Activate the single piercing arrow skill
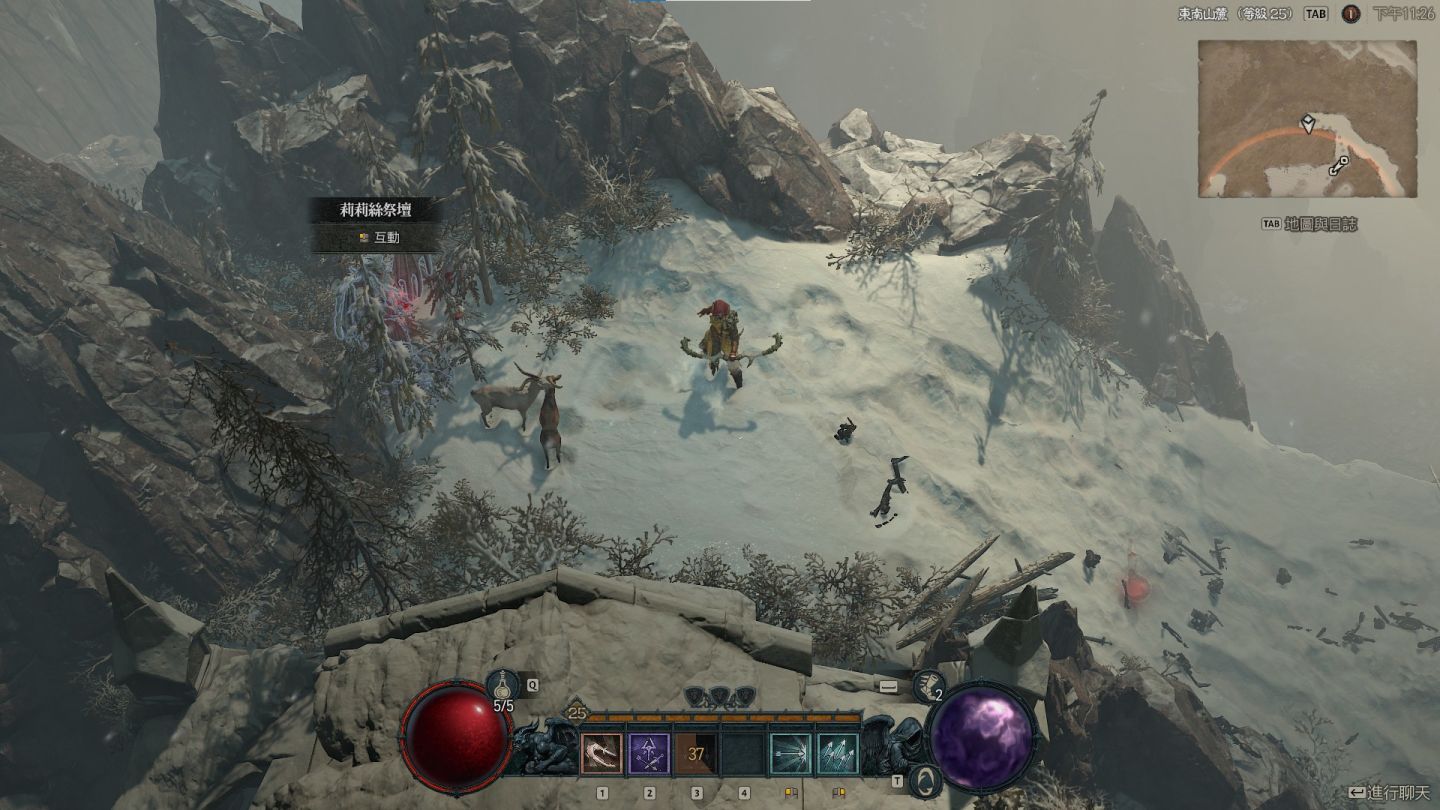This screenshot has height=810, width=1440. pyautogui.click(x=790, y=753)
